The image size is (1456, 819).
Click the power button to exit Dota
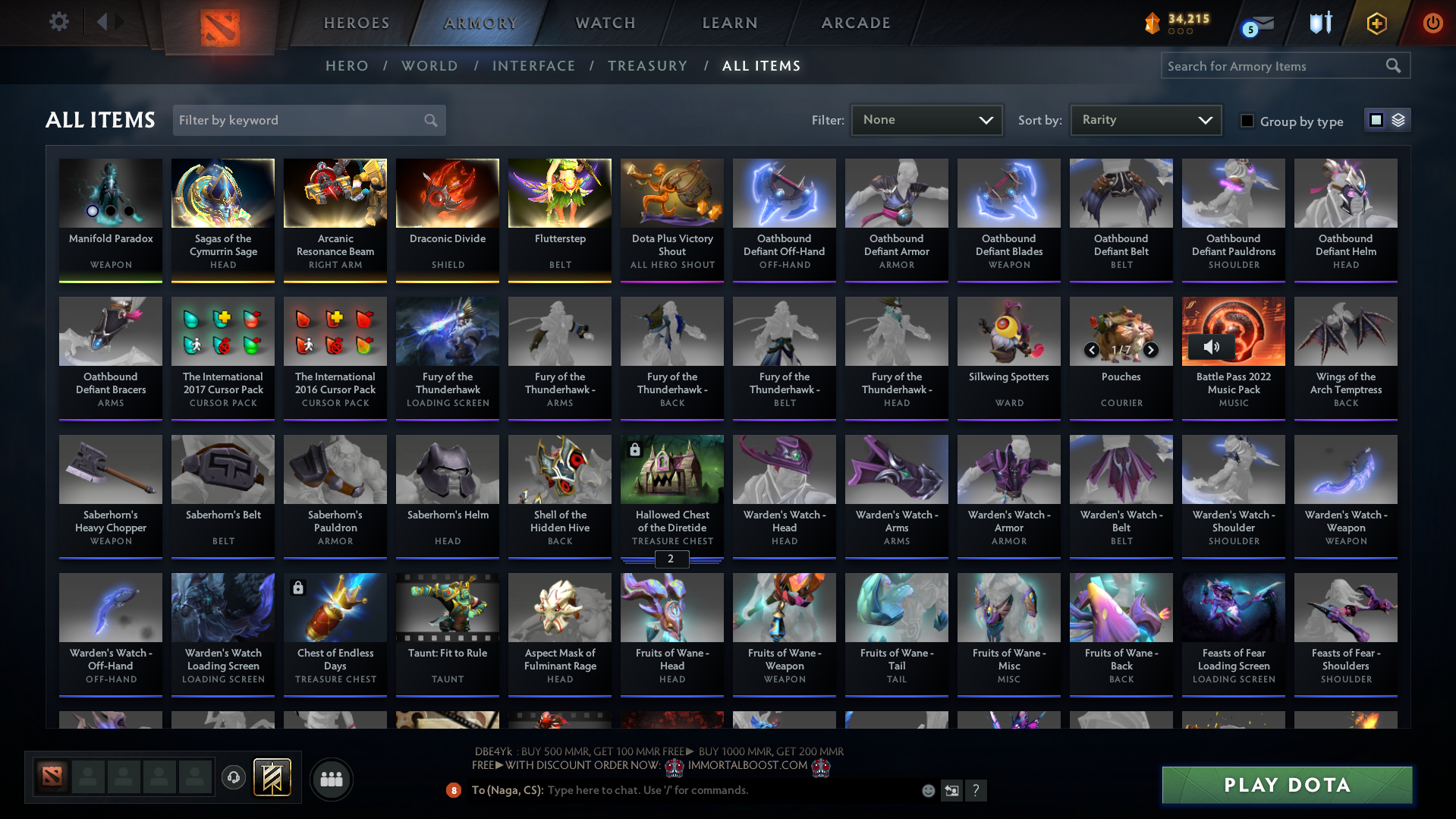pos(1432,23)
